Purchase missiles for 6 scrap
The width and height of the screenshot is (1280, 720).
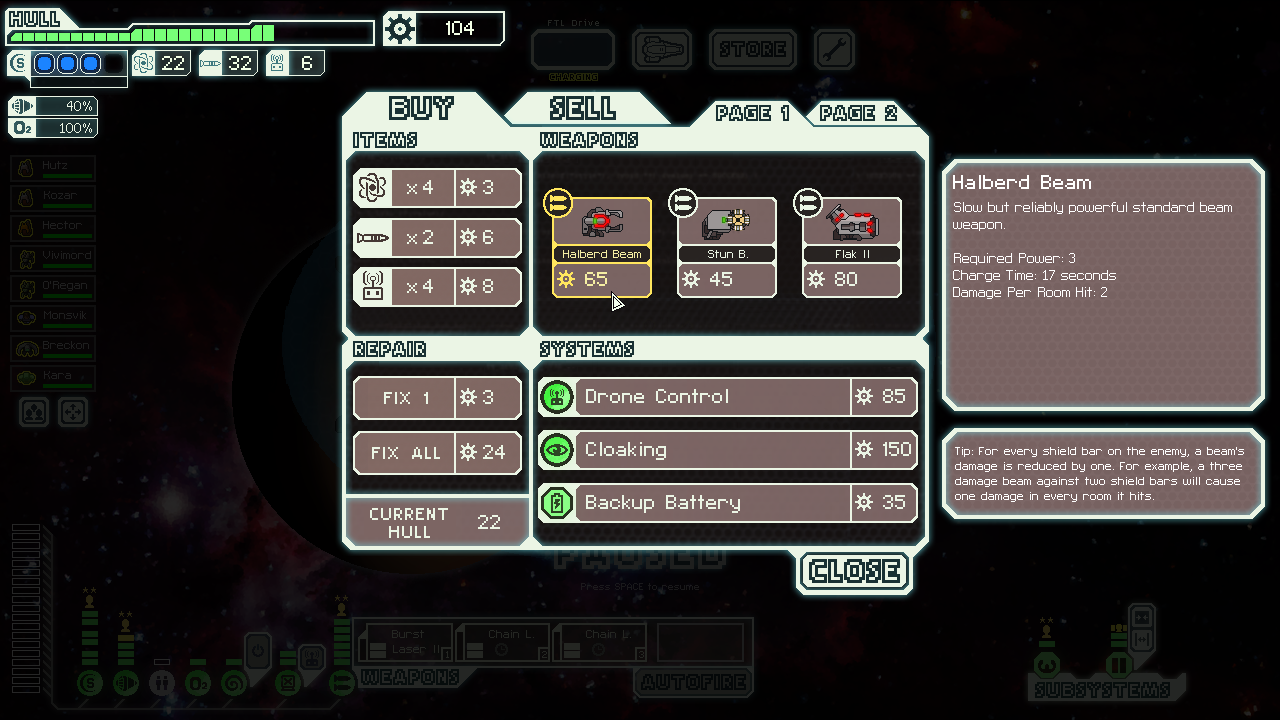[x=437, y=238]
